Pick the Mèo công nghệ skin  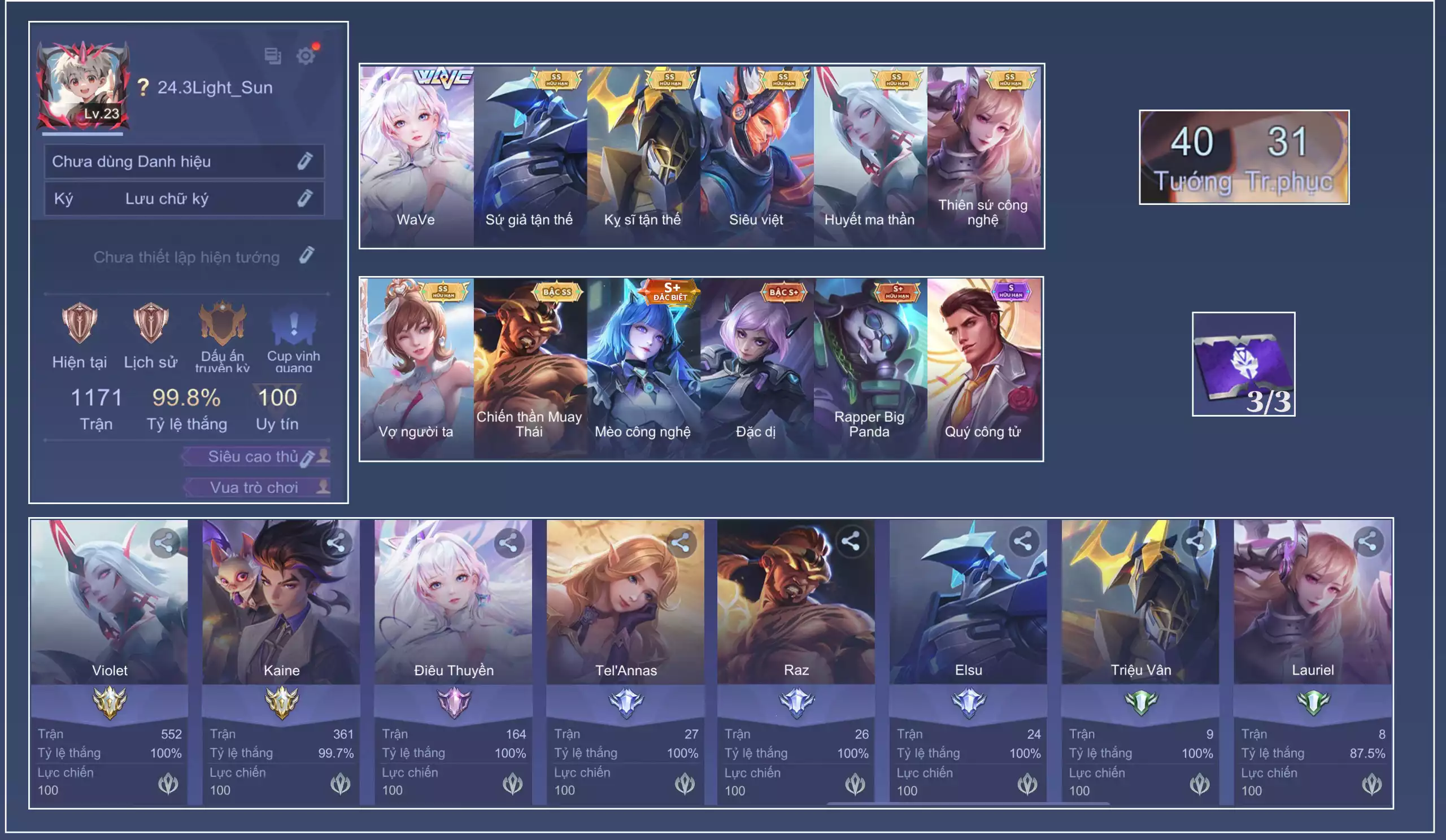(643, 368)
